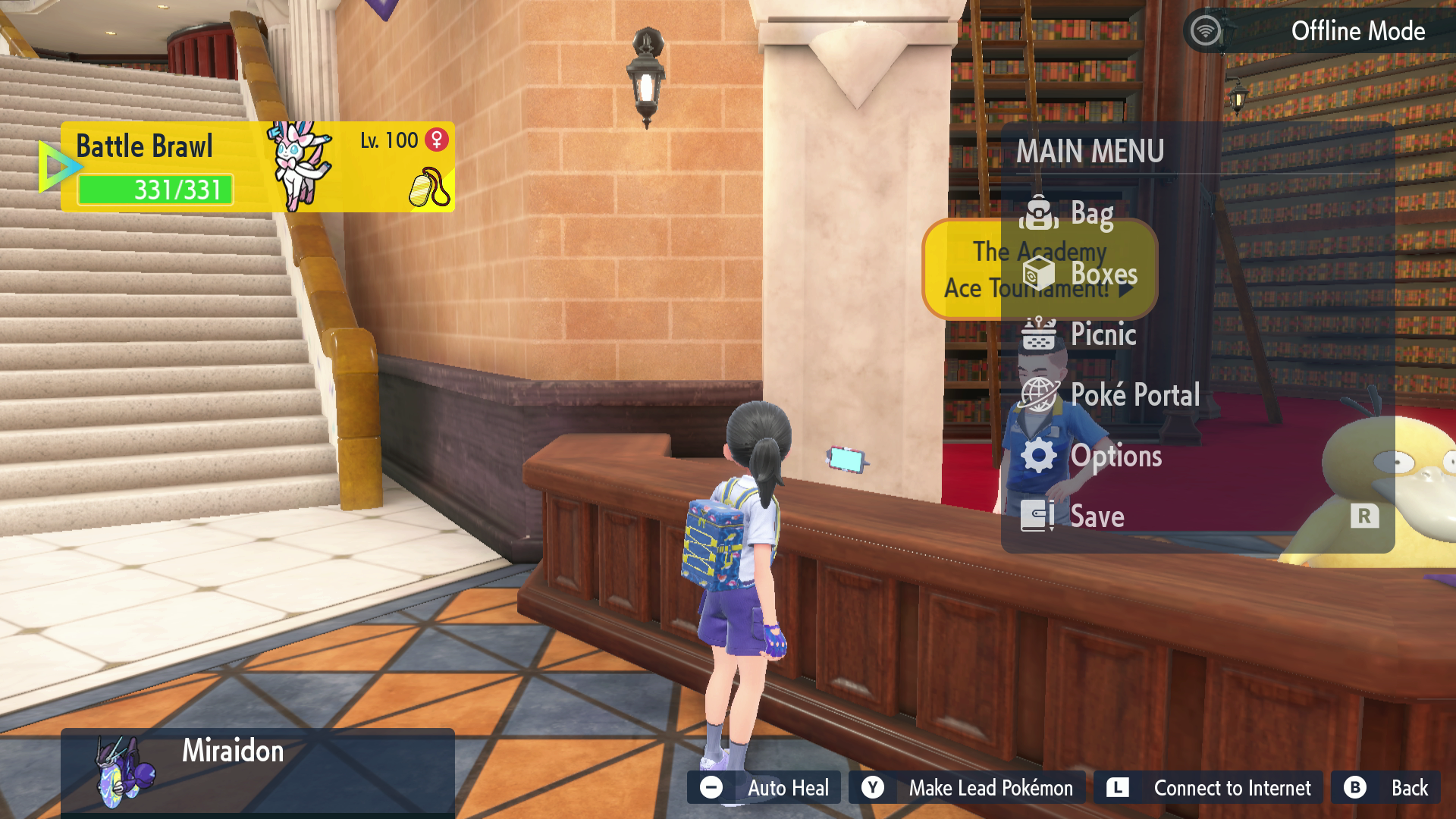Choose Make Lead Pokémon option
Image resolution: width=1456 pixels, height=819 pixels.
pos(968,788)
